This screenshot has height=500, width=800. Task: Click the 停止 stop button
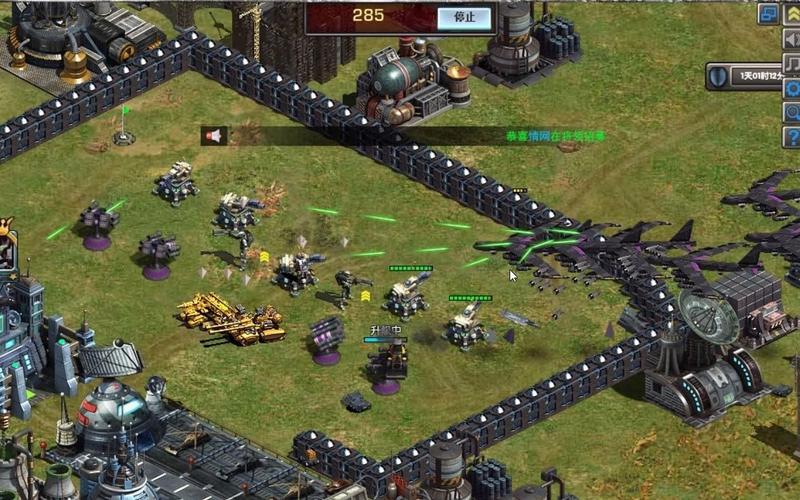pyautogui.click(x=465, y=17)
